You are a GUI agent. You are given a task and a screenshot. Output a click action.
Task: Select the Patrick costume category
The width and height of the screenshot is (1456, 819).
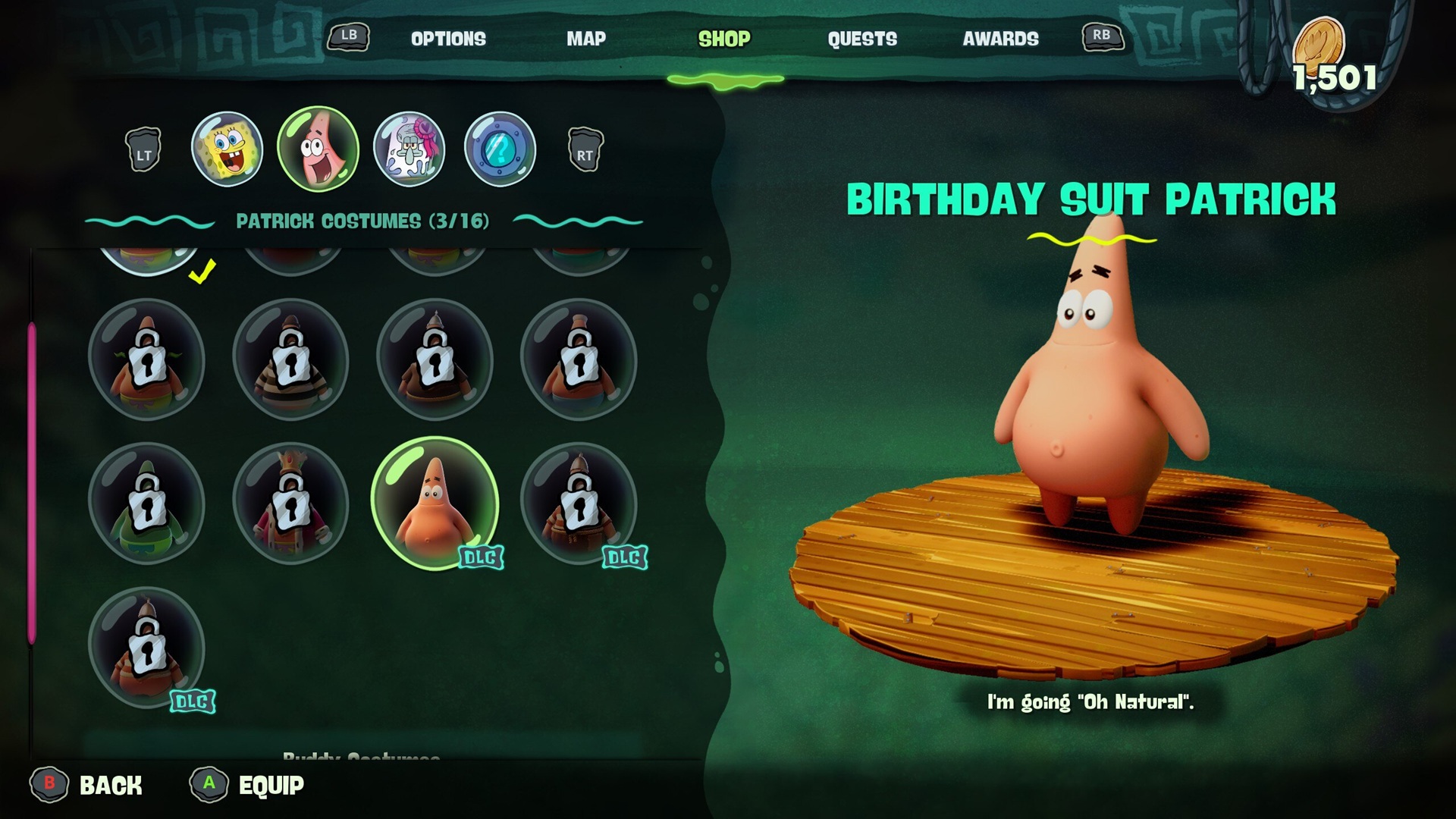tap(318, 149)
